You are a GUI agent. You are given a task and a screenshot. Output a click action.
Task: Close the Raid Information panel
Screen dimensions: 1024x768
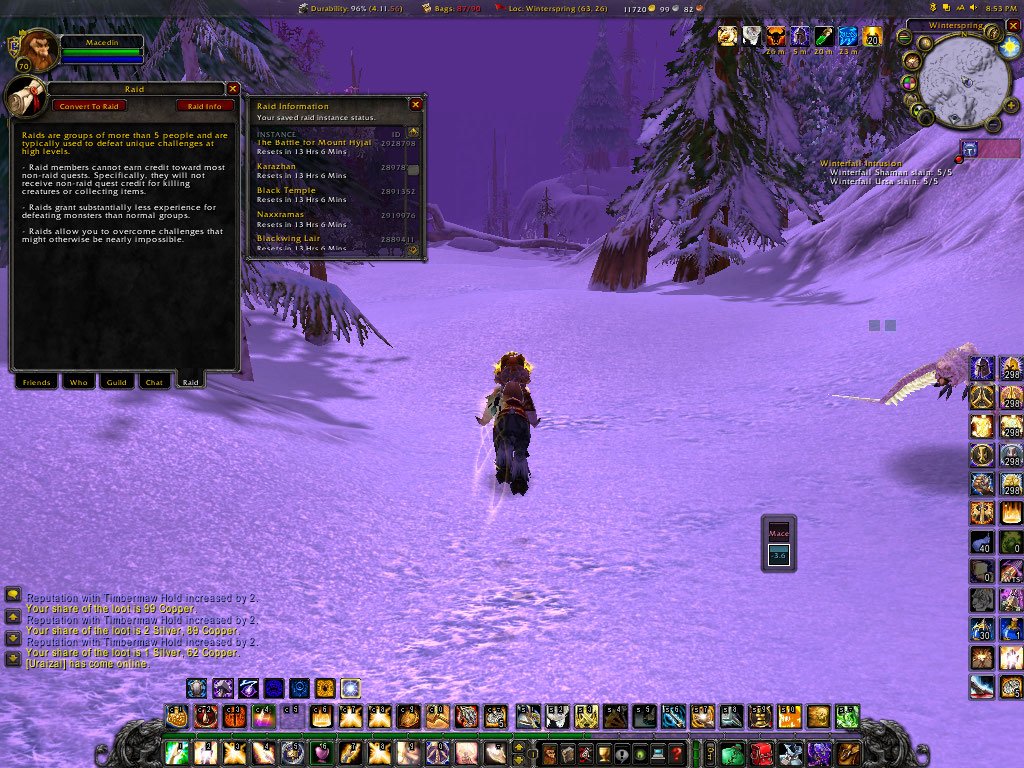[x=416, y=104]
